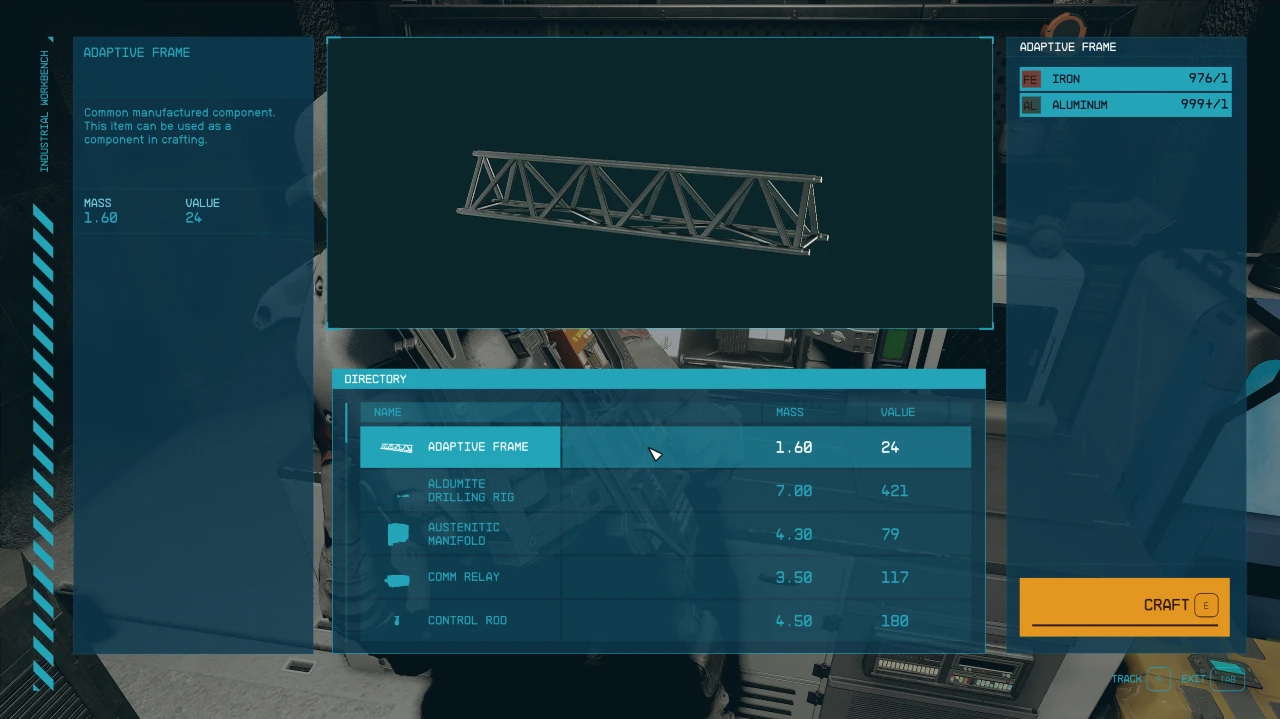
Task: Track the recipe's required resources
Action: tap(1141, 679)
